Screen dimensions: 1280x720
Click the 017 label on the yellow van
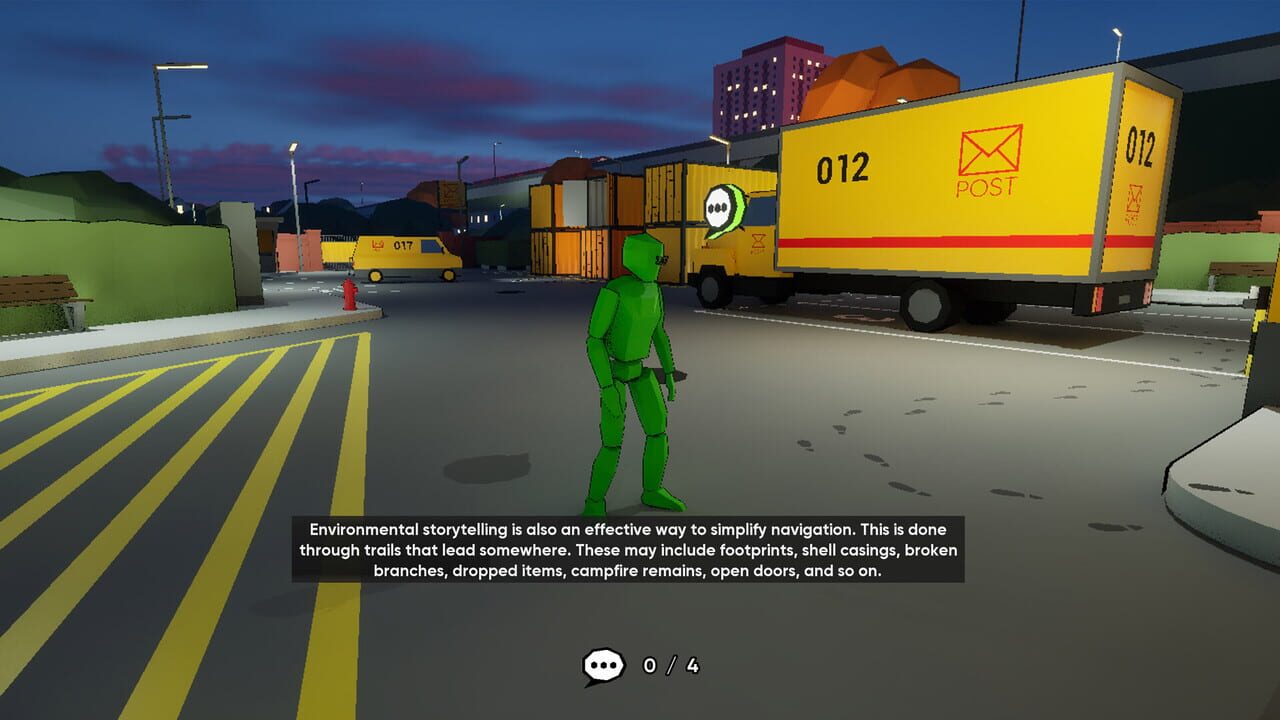pos(402,245)
